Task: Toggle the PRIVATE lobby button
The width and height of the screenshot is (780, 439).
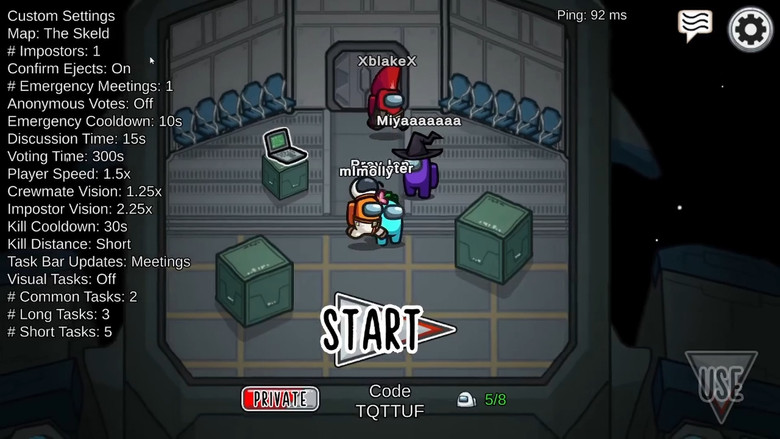Action: 280,399
